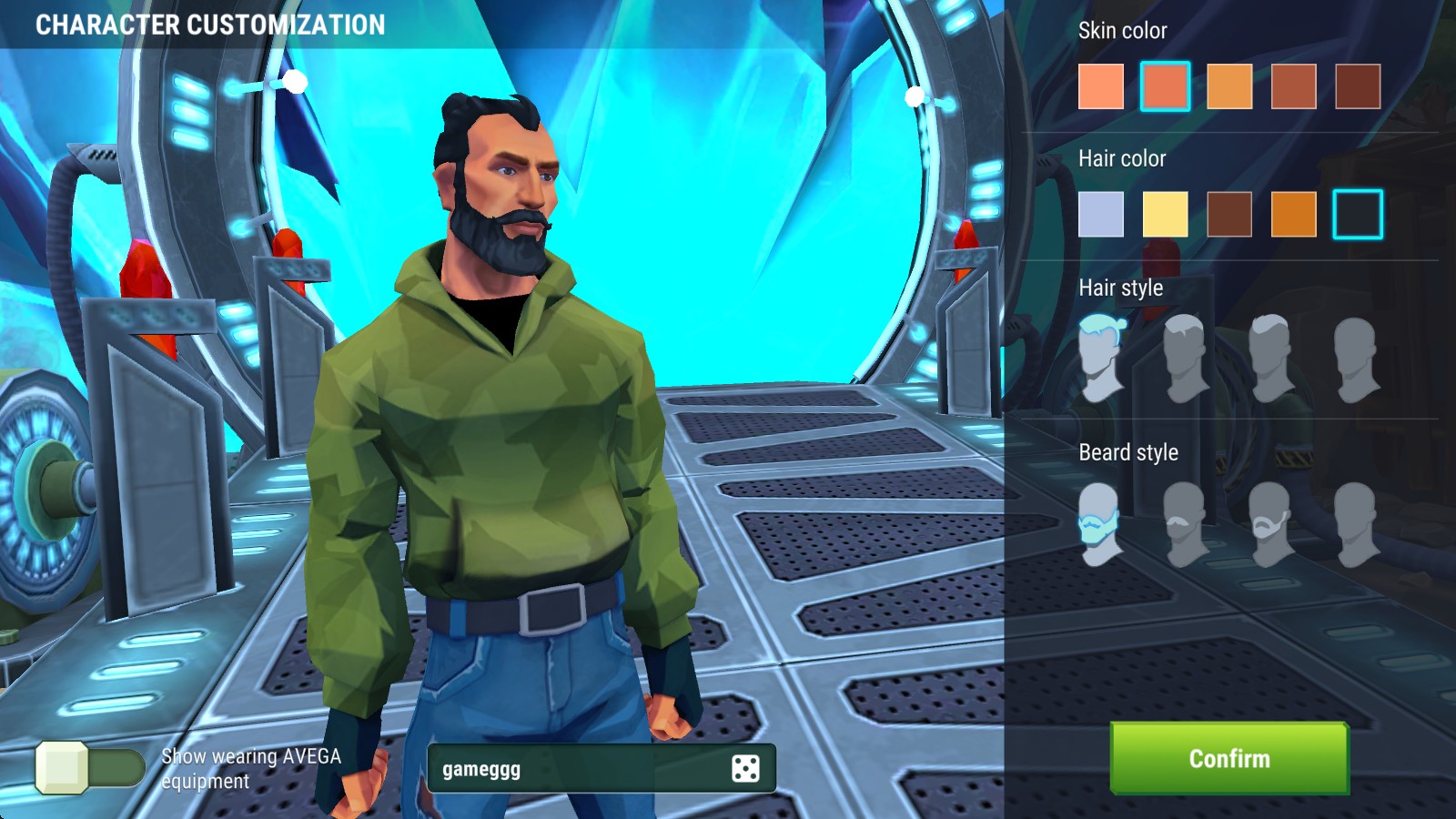Choose the blonde yellow hair color

1165,215
